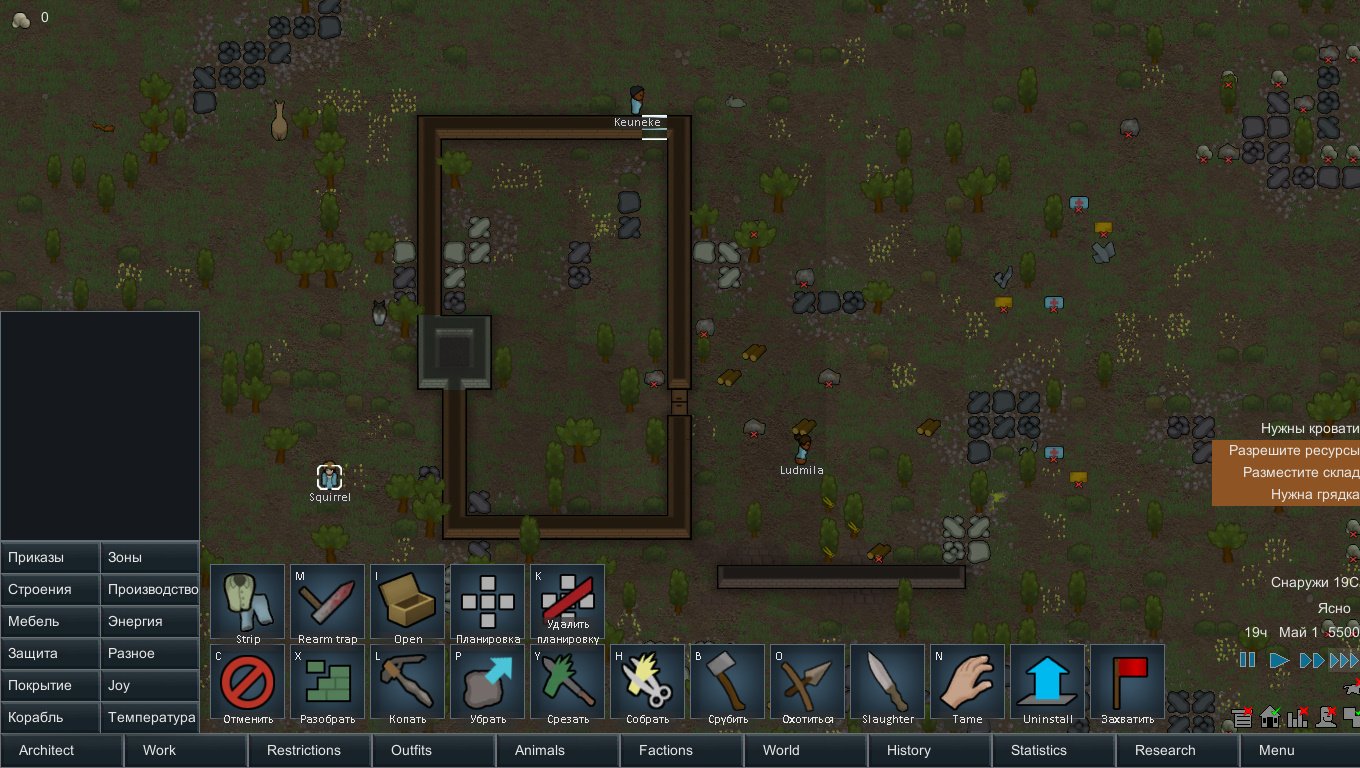This screenshot has width=1360, height=768.
Task: Select the Slaughter knife order
Action: coord(887,682)
